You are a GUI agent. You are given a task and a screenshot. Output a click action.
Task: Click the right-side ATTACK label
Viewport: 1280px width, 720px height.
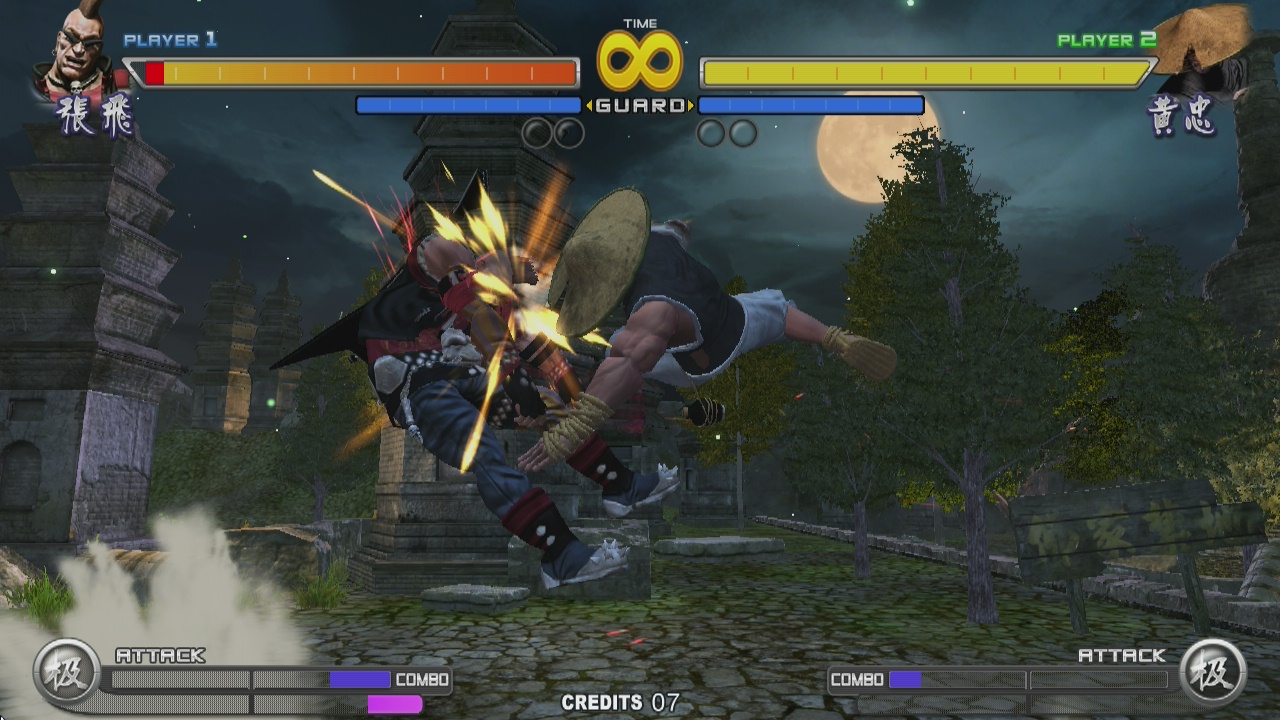point(1122,657)
